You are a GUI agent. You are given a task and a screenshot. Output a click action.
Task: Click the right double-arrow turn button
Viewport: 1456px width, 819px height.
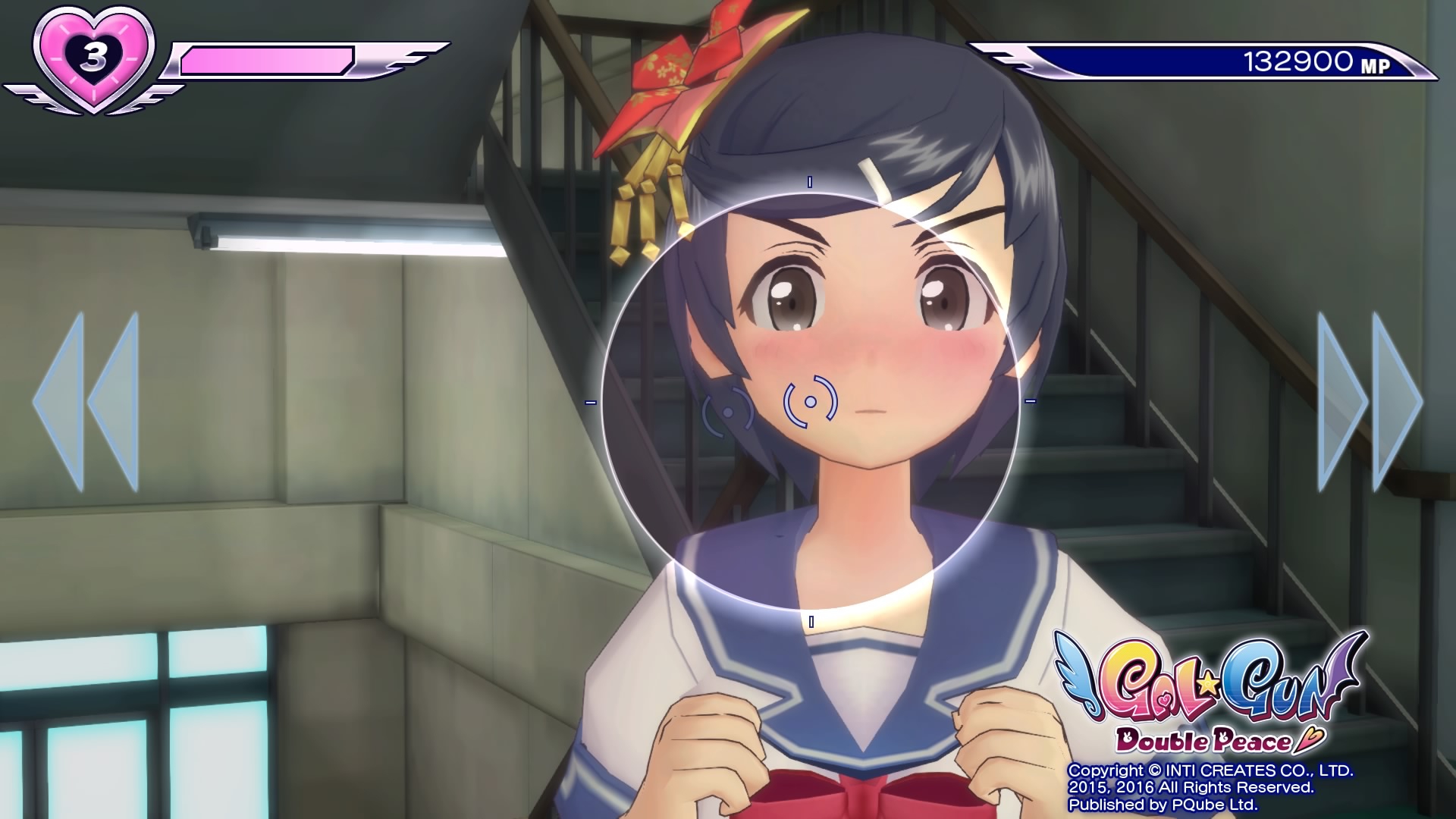coord(1370,401)
